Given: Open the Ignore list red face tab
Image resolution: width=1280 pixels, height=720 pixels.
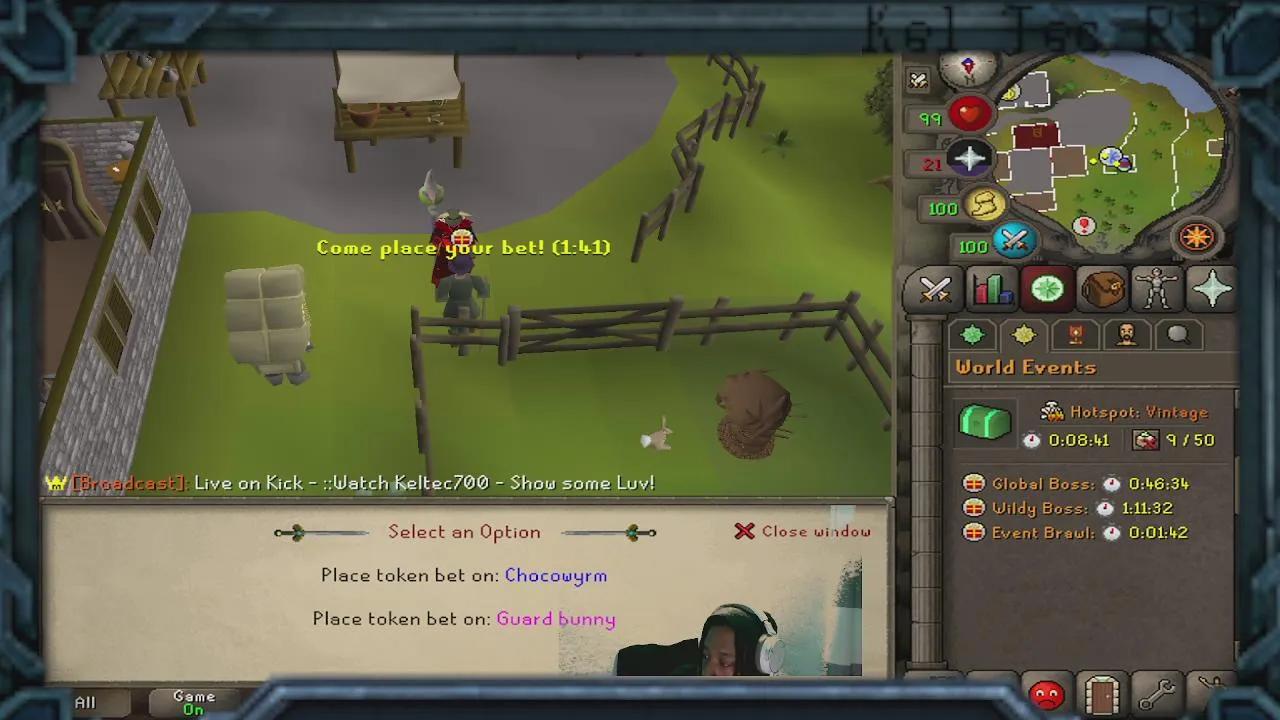Looking at the screenshot, I should [x=1046, y=691].
